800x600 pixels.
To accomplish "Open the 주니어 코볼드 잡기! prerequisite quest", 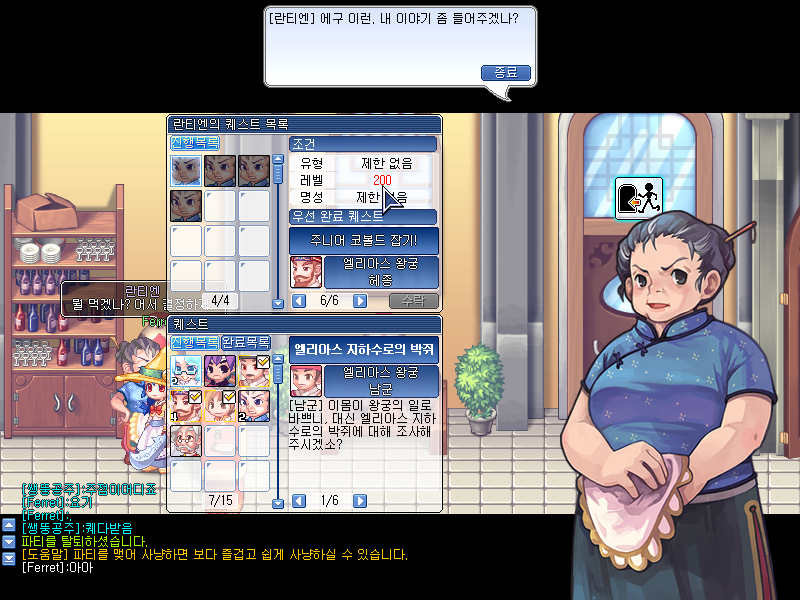I will tap(363, 241).
